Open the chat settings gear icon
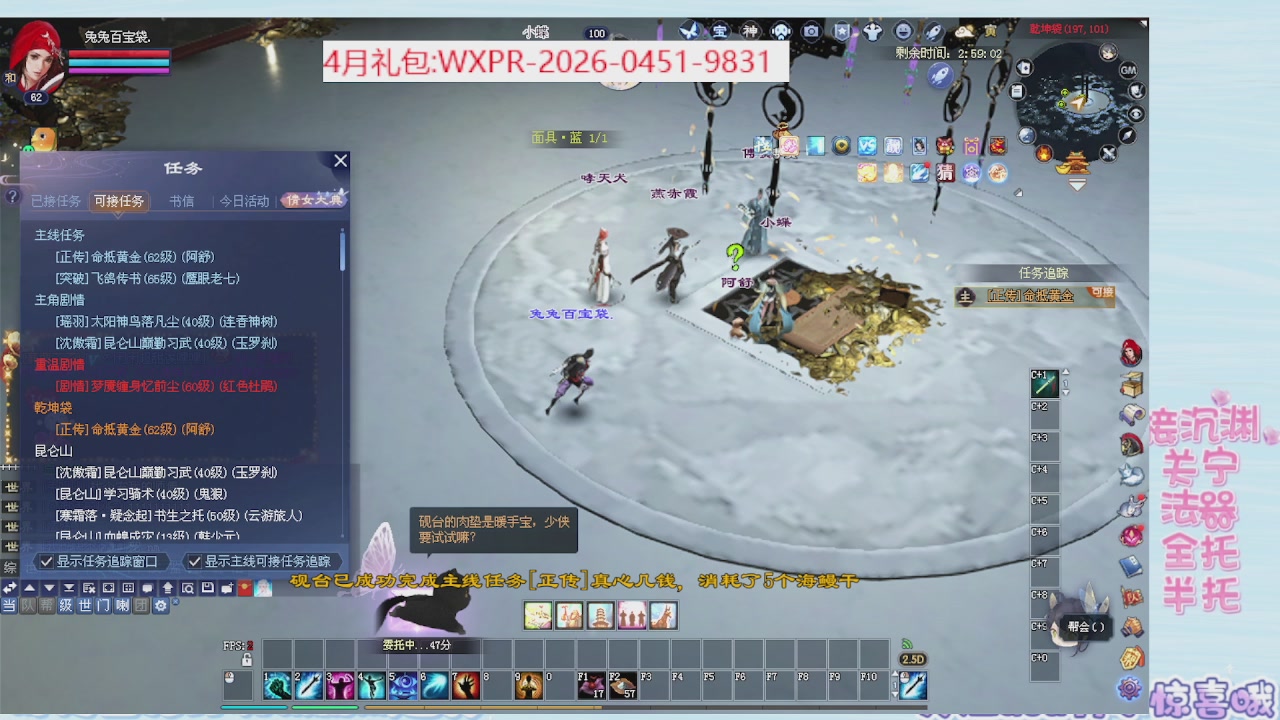This screenshot has height=720, width=1280. click(x=160, y=606)
